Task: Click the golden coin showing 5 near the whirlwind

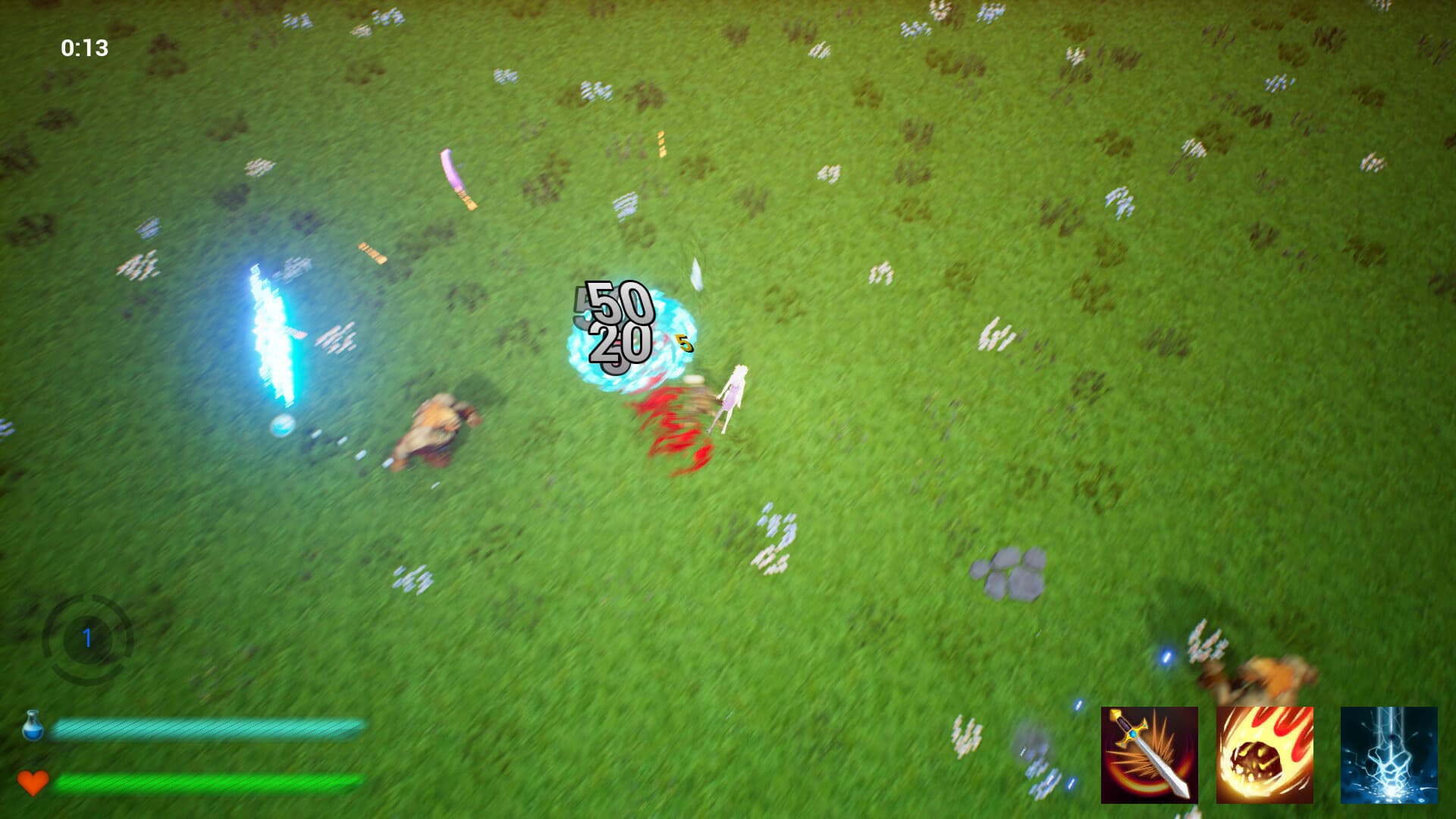Action: (x=684, y=343)
